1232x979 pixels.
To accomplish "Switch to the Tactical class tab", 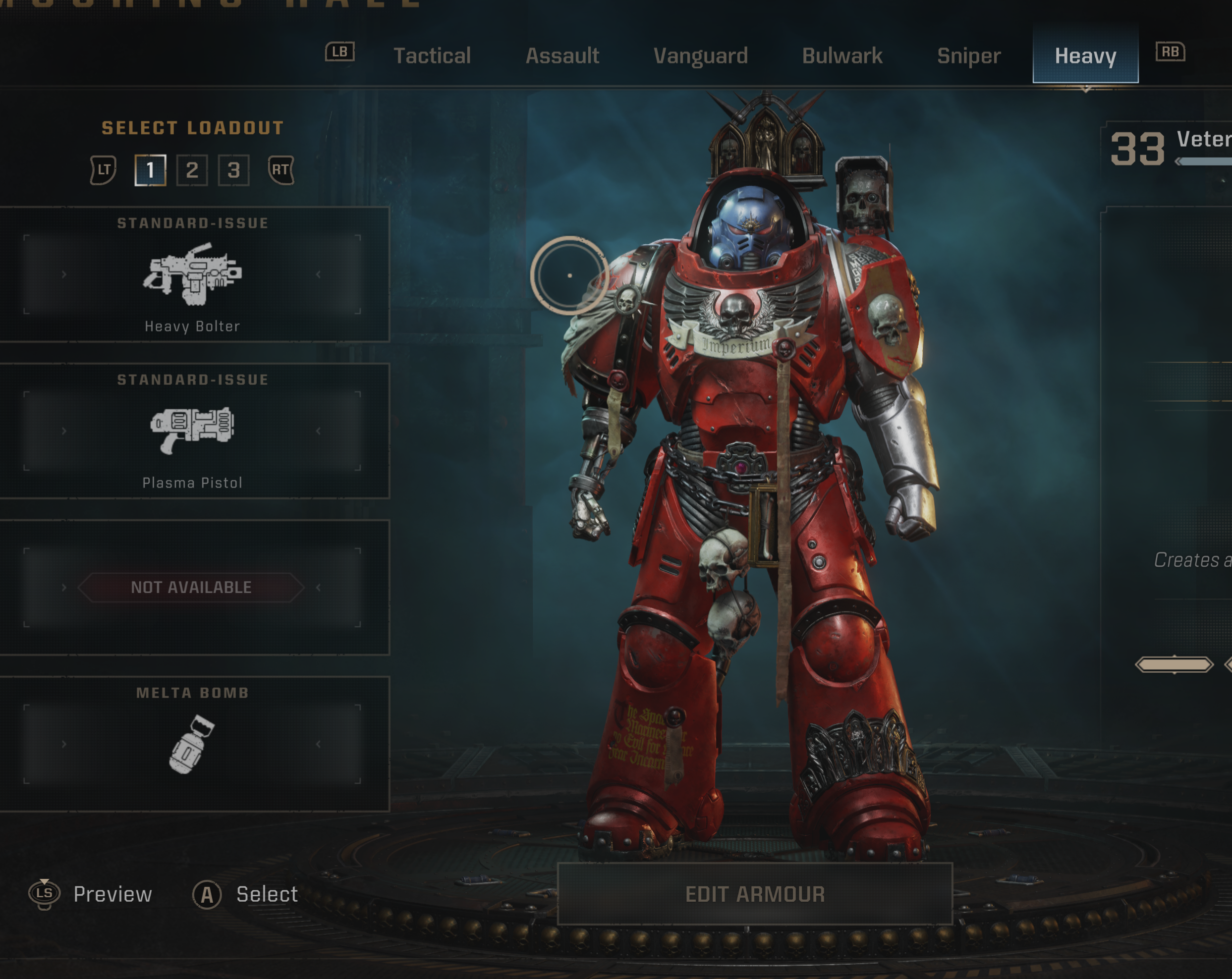I will click(432, 56).
